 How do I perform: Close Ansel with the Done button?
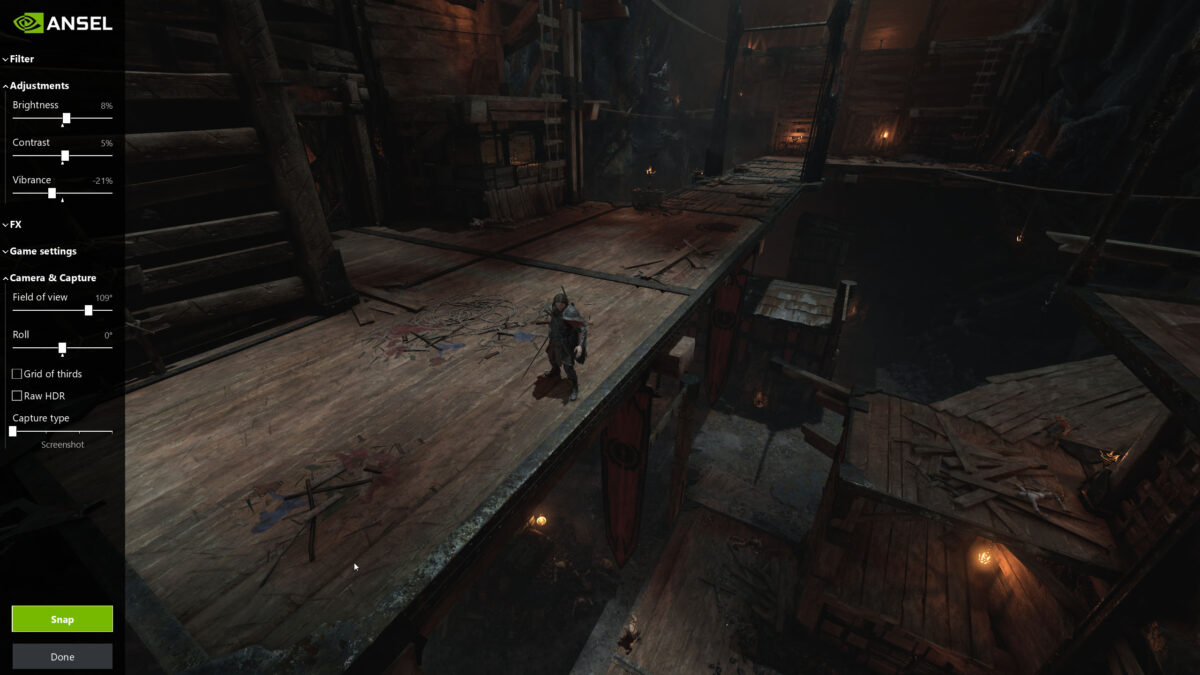pos(62,656)
